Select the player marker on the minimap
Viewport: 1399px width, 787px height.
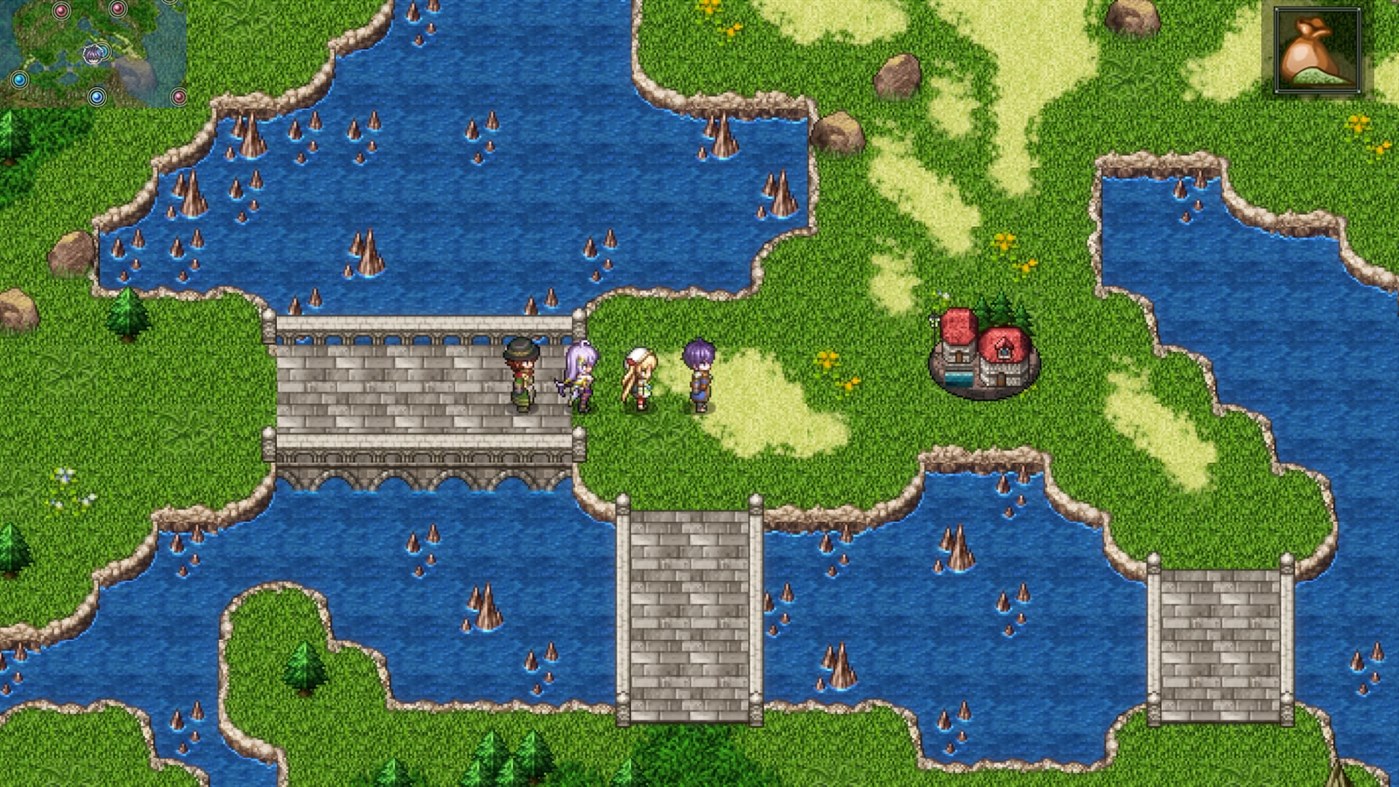(92, 54)
